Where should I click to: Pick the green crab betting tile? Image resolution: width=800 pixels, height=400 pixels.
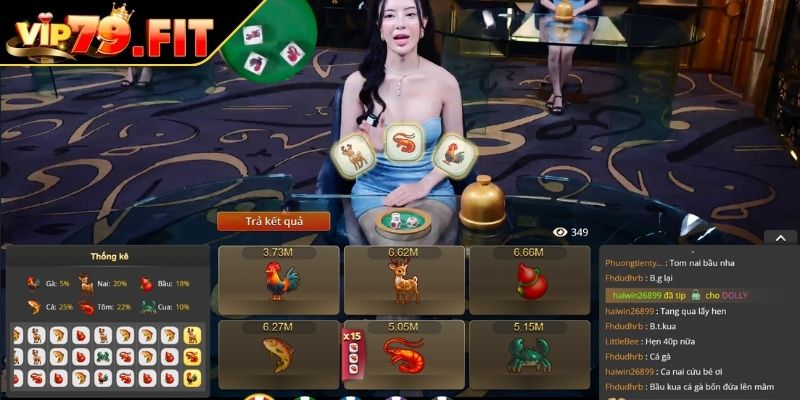tap(527, 350)
